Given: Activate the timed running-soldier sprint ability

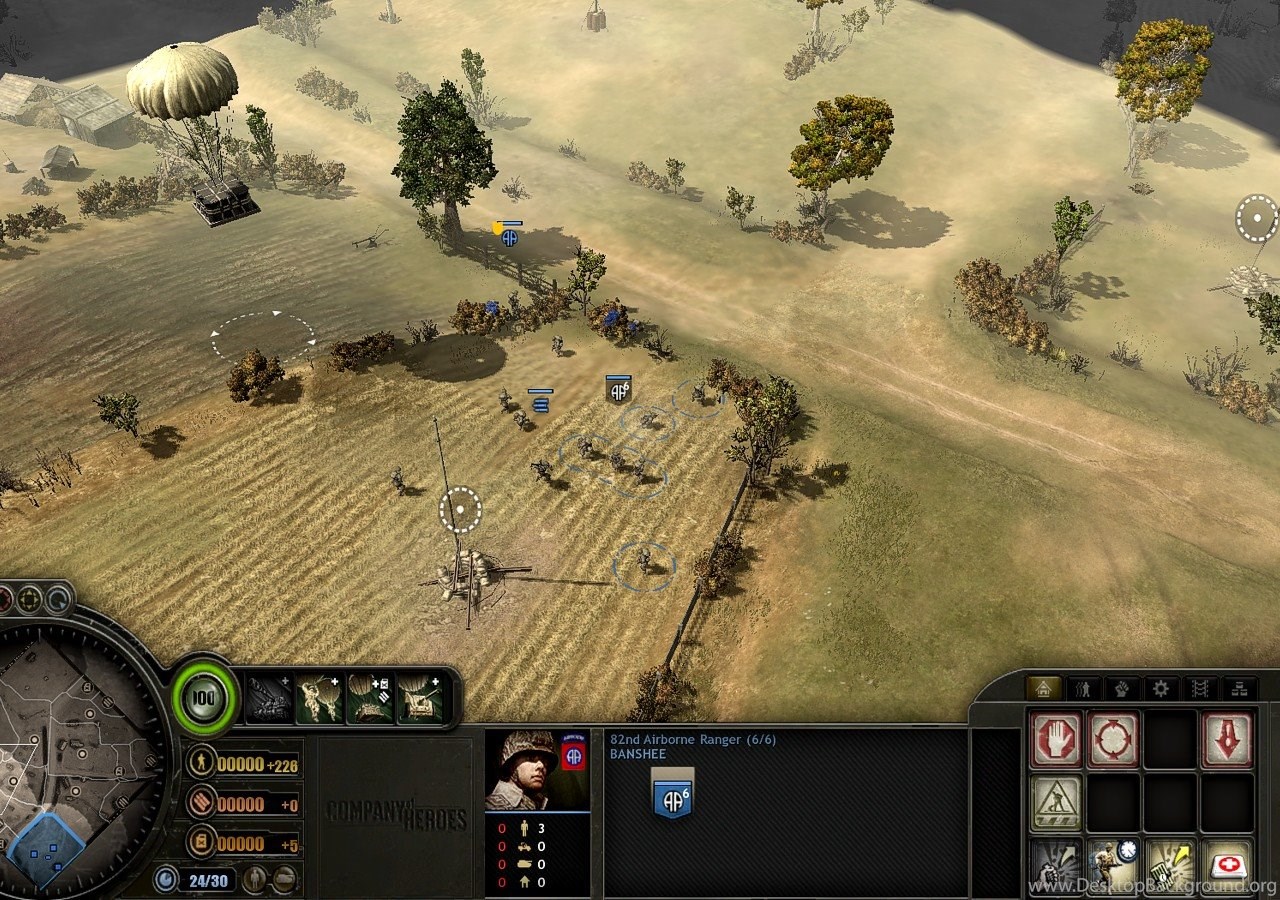Looking at the screenshot, I should point(1113,864).
